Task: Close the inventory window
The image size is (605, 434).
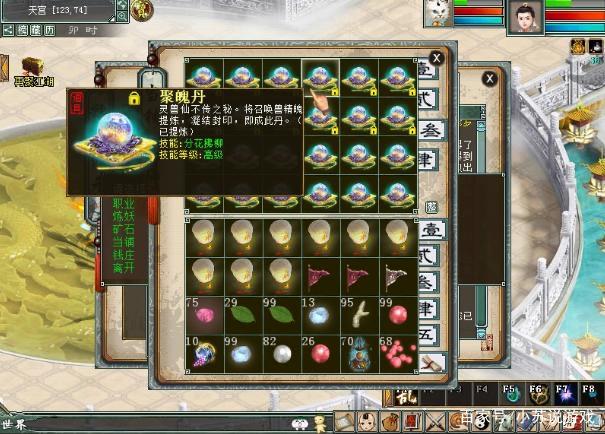Action: coord(436,58)
